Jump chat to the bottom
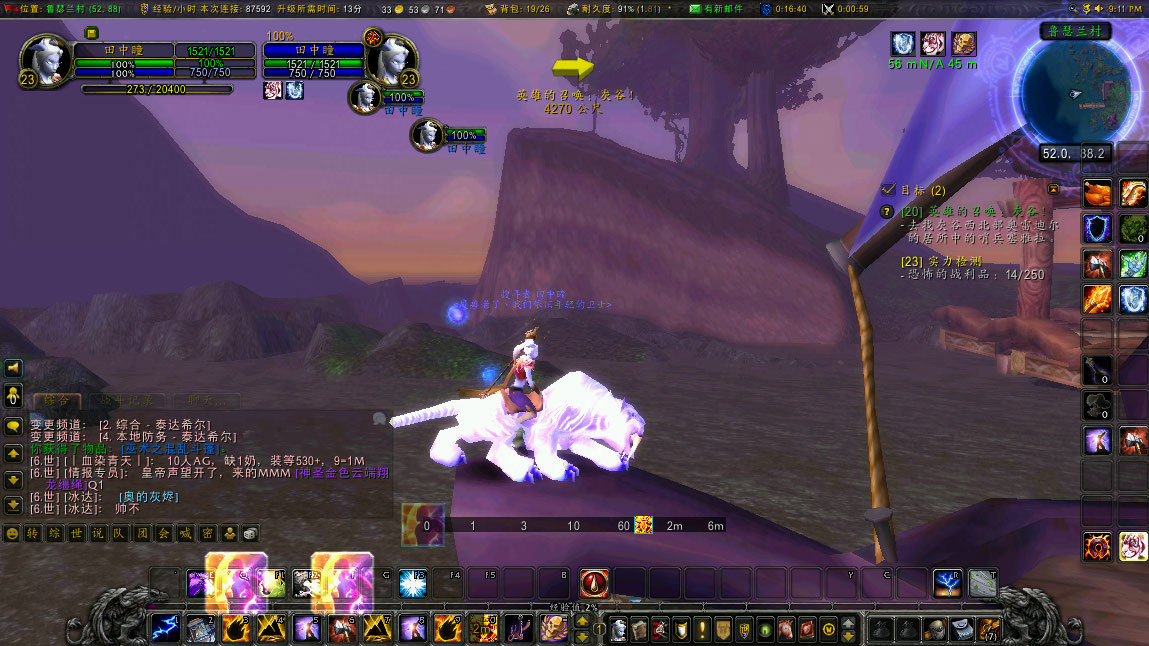This screenshot has height=646, width=1149. 13,505
